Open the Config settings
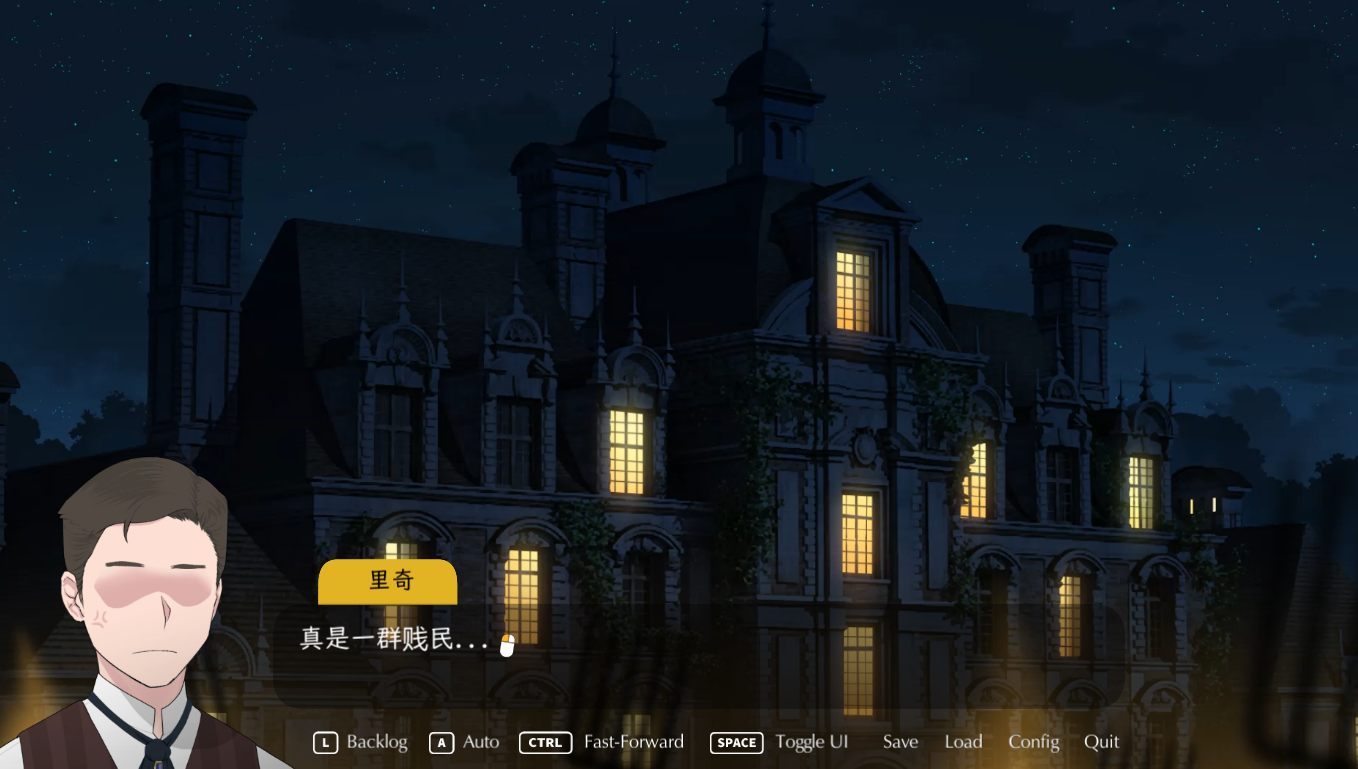Viewport: 1358px width, 769px height. click(1033, 742)
